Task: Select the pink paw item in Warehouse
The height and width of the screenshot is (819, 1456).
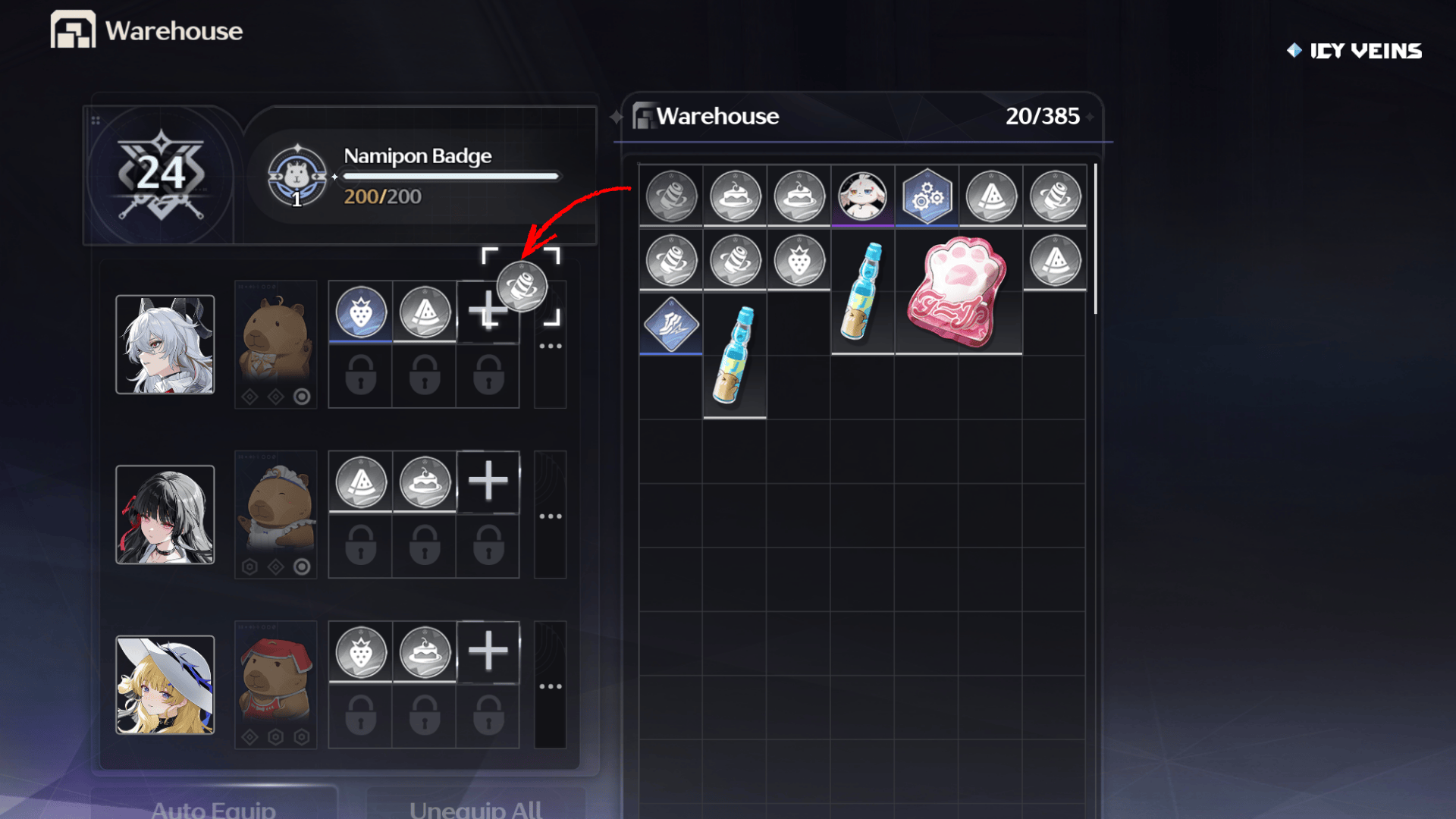Action: [957, 291]
